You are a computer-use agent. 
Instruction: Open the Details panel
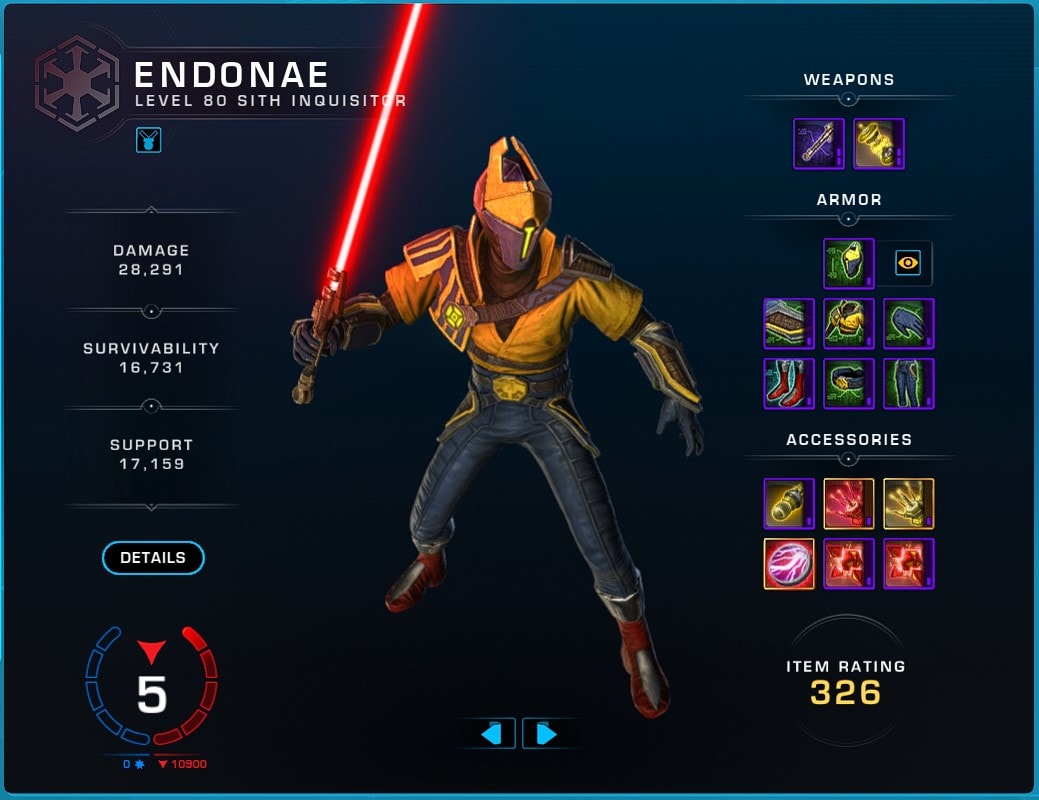[x=153, y=558]
